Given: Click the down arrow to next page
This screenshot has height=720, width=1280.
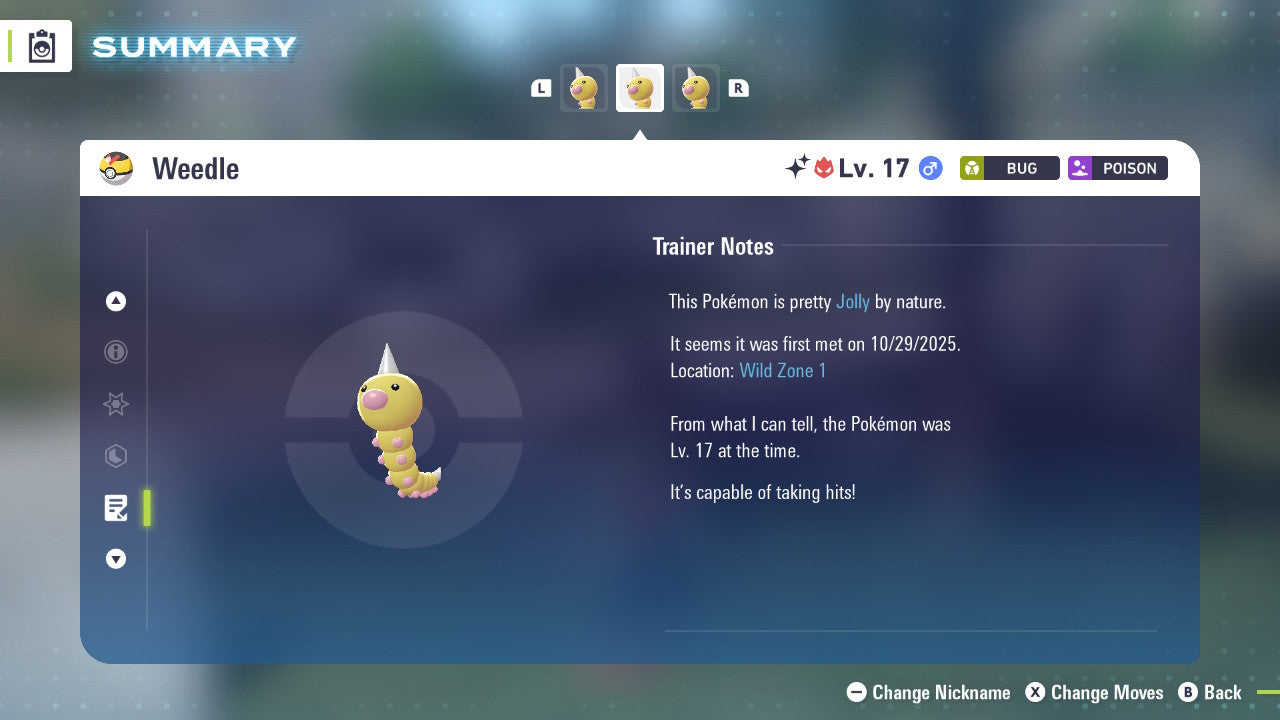Looking at the screenshot, I should point(116,559).
